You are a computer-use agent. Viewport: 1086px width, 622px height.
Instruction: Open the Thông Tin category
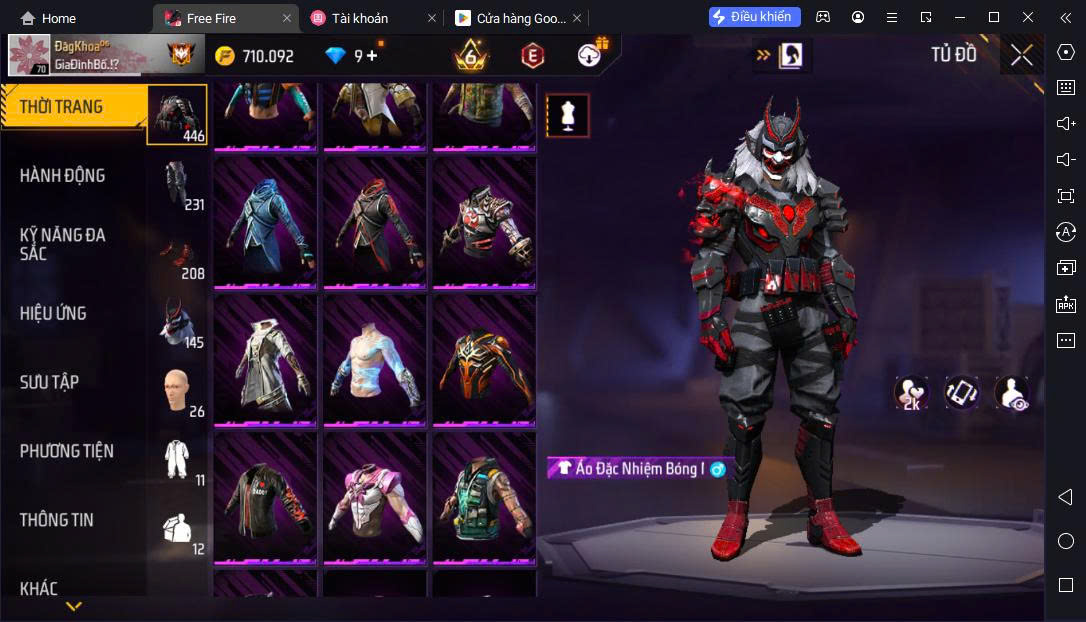tap(57, 520)
